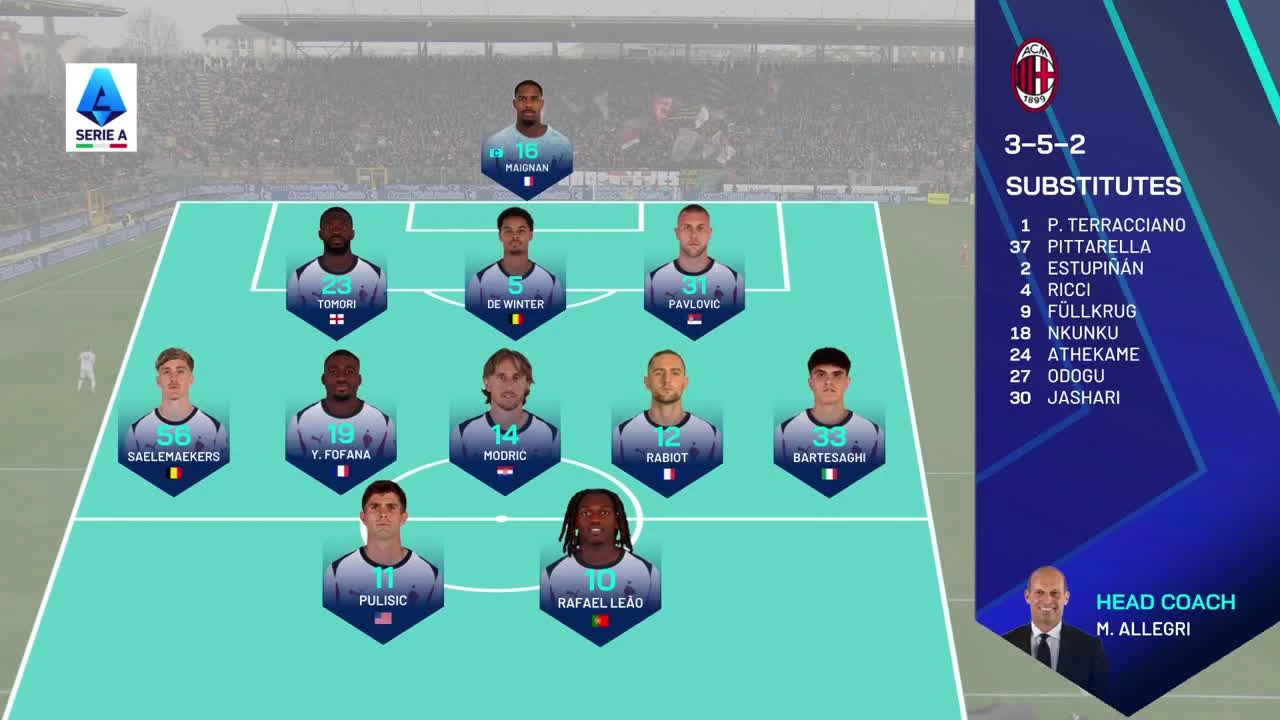Pick Rabiot's player card

(x=667, y=438)
